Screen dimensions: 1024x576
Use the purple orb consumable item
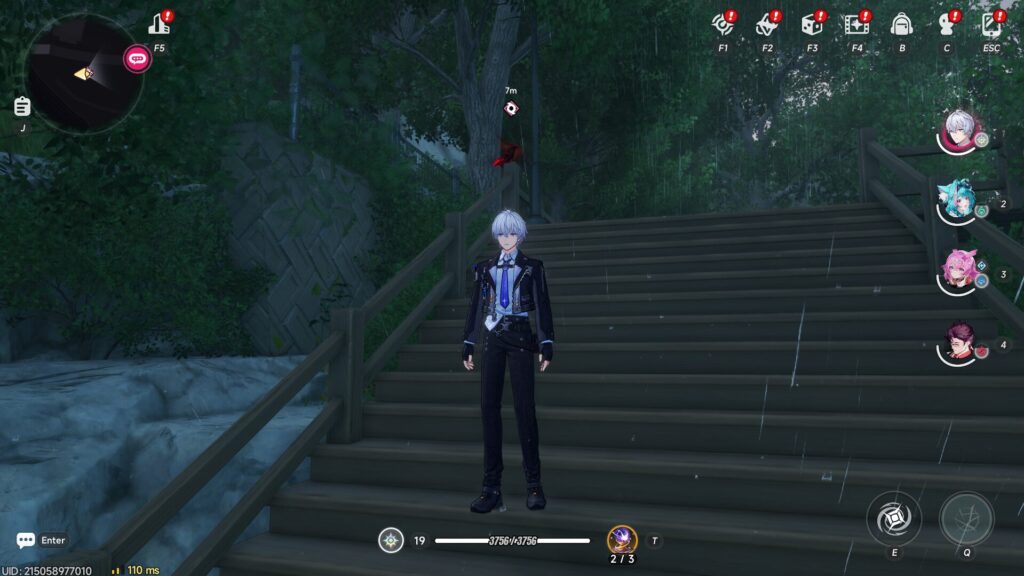(622, 540)
